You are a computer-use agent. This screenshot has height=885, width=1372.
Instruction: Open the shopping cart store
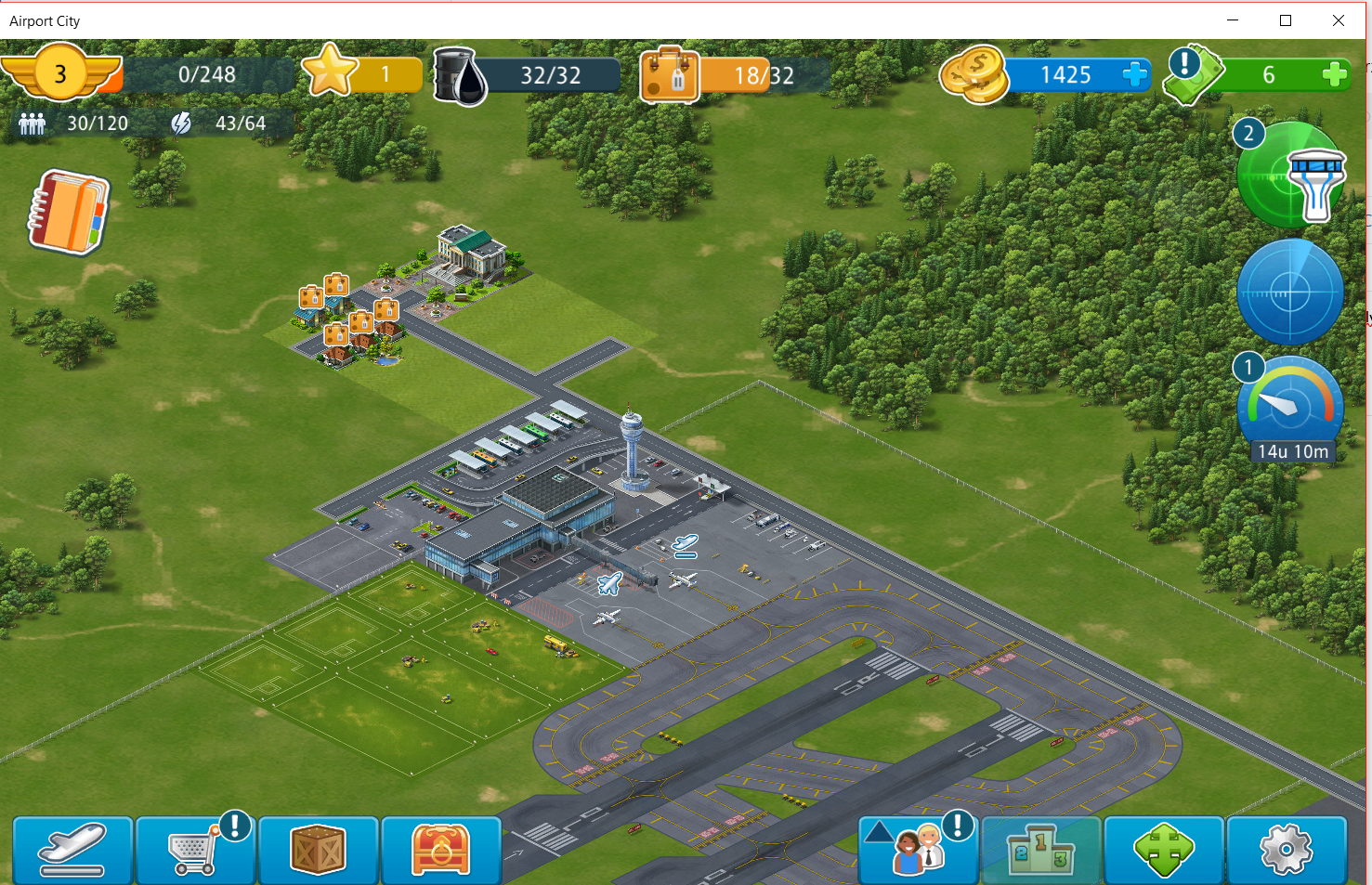coord(195,850)
